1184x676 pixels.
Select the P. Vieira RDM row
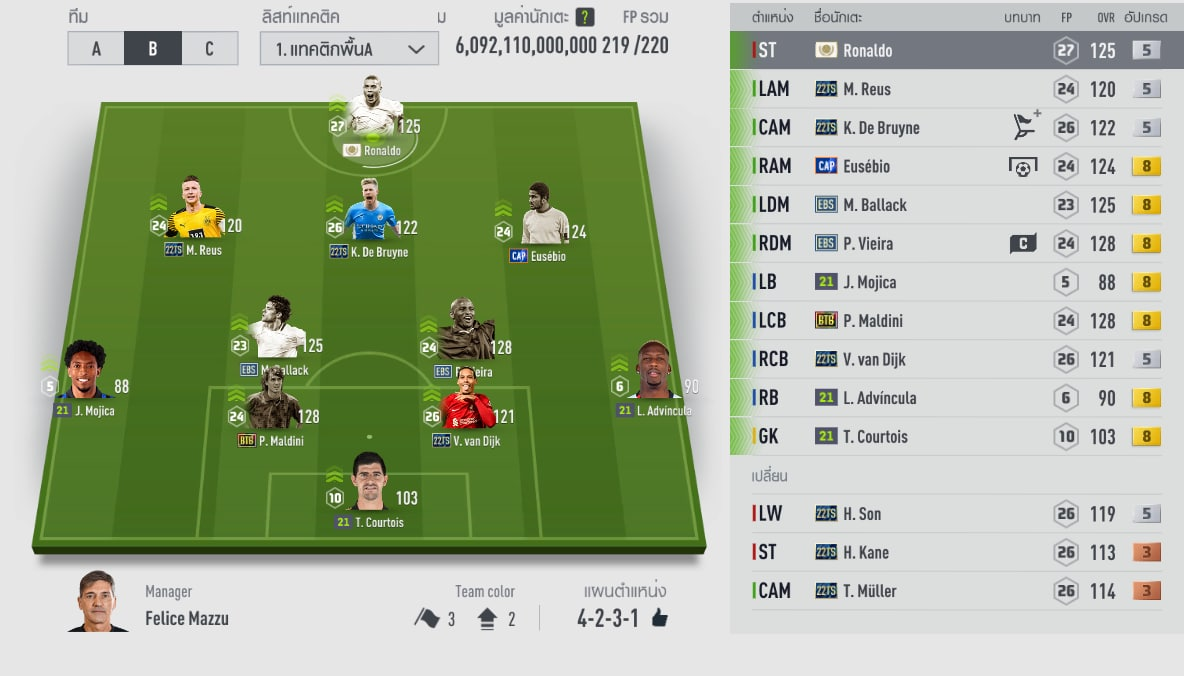point(955,243)
